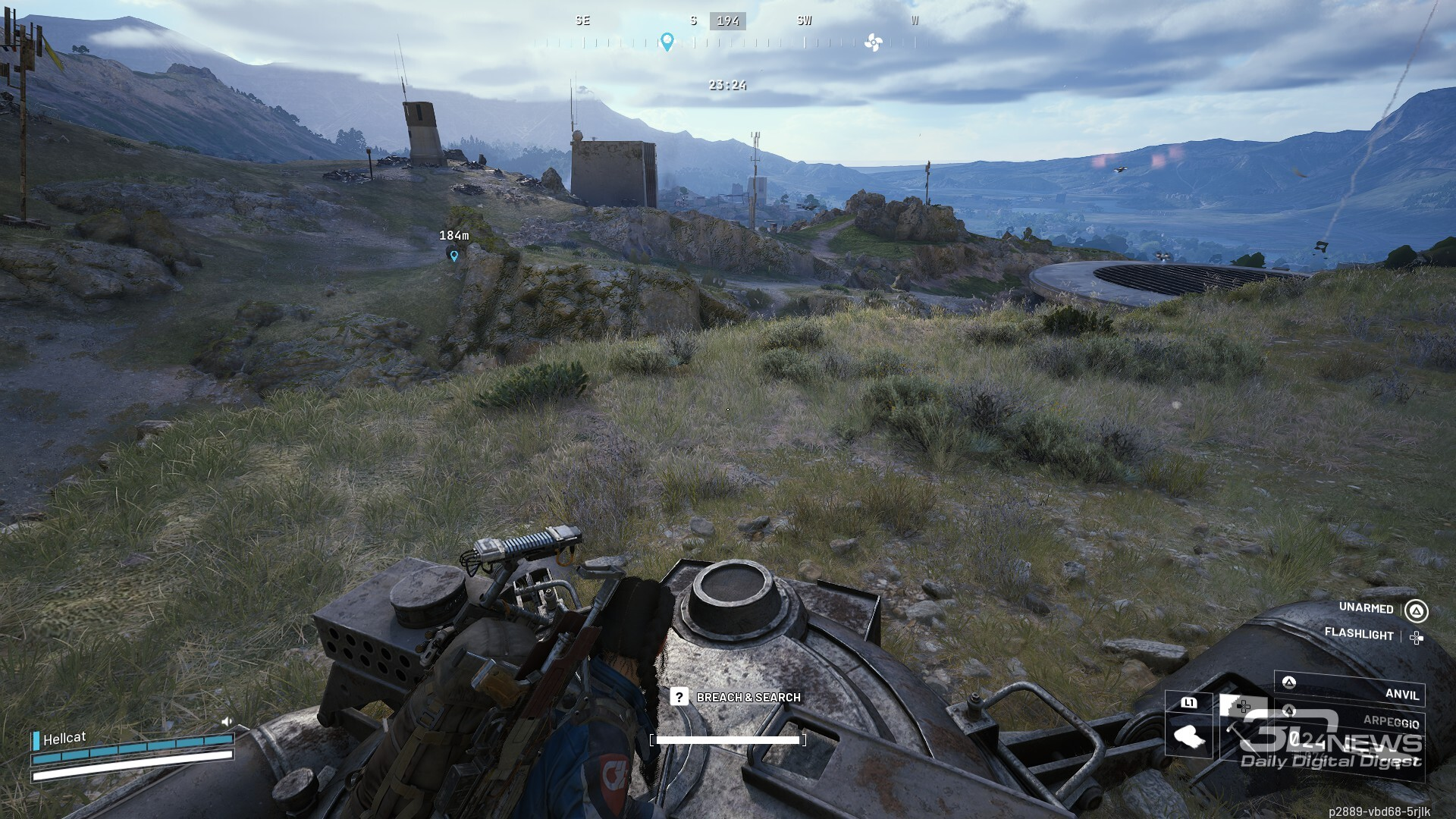
Task: Select the white gadget item slot
Action: point(1188,736)
